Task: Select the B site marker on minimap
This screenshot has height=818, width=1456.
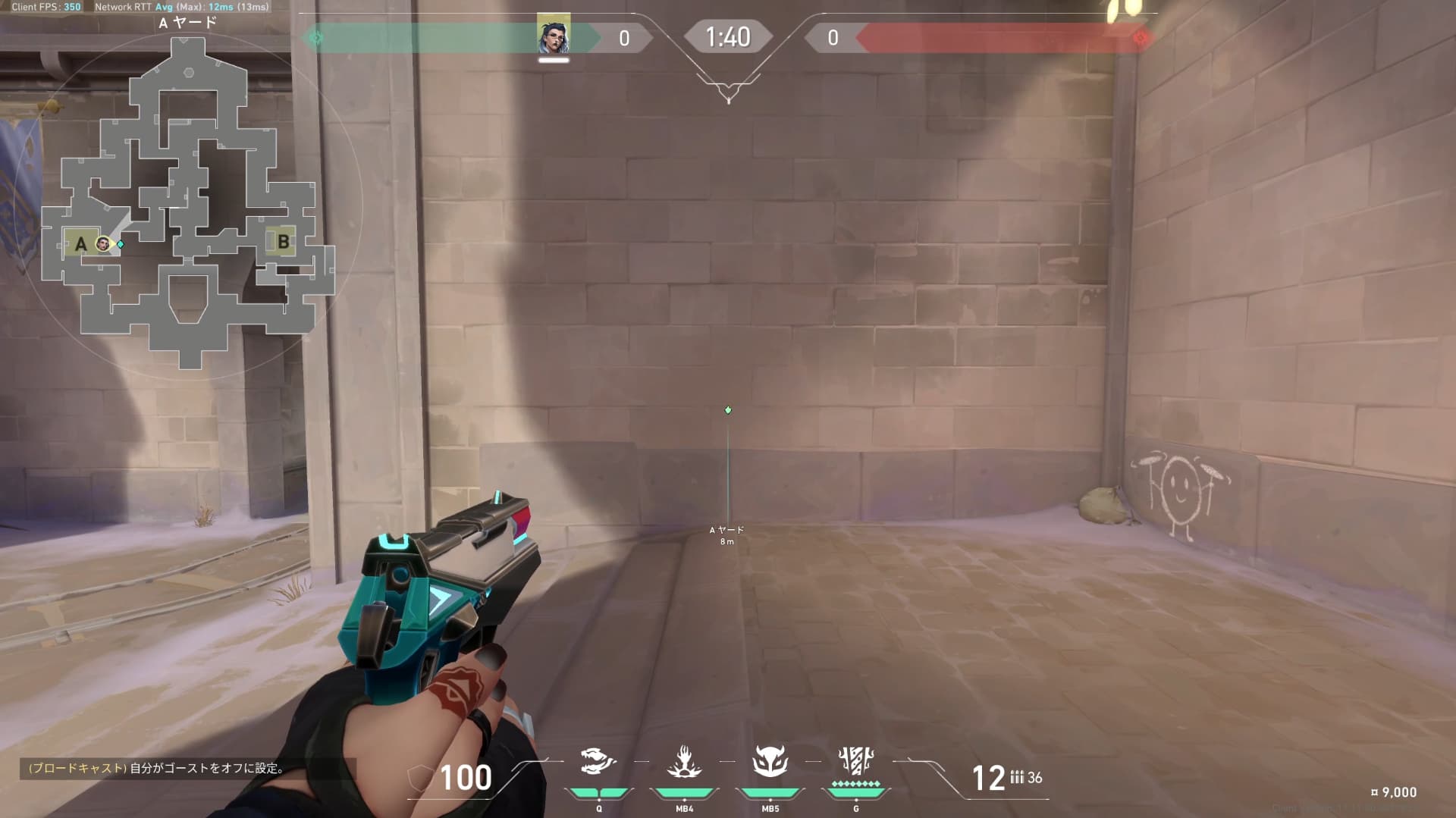Action: click(283, 242)
